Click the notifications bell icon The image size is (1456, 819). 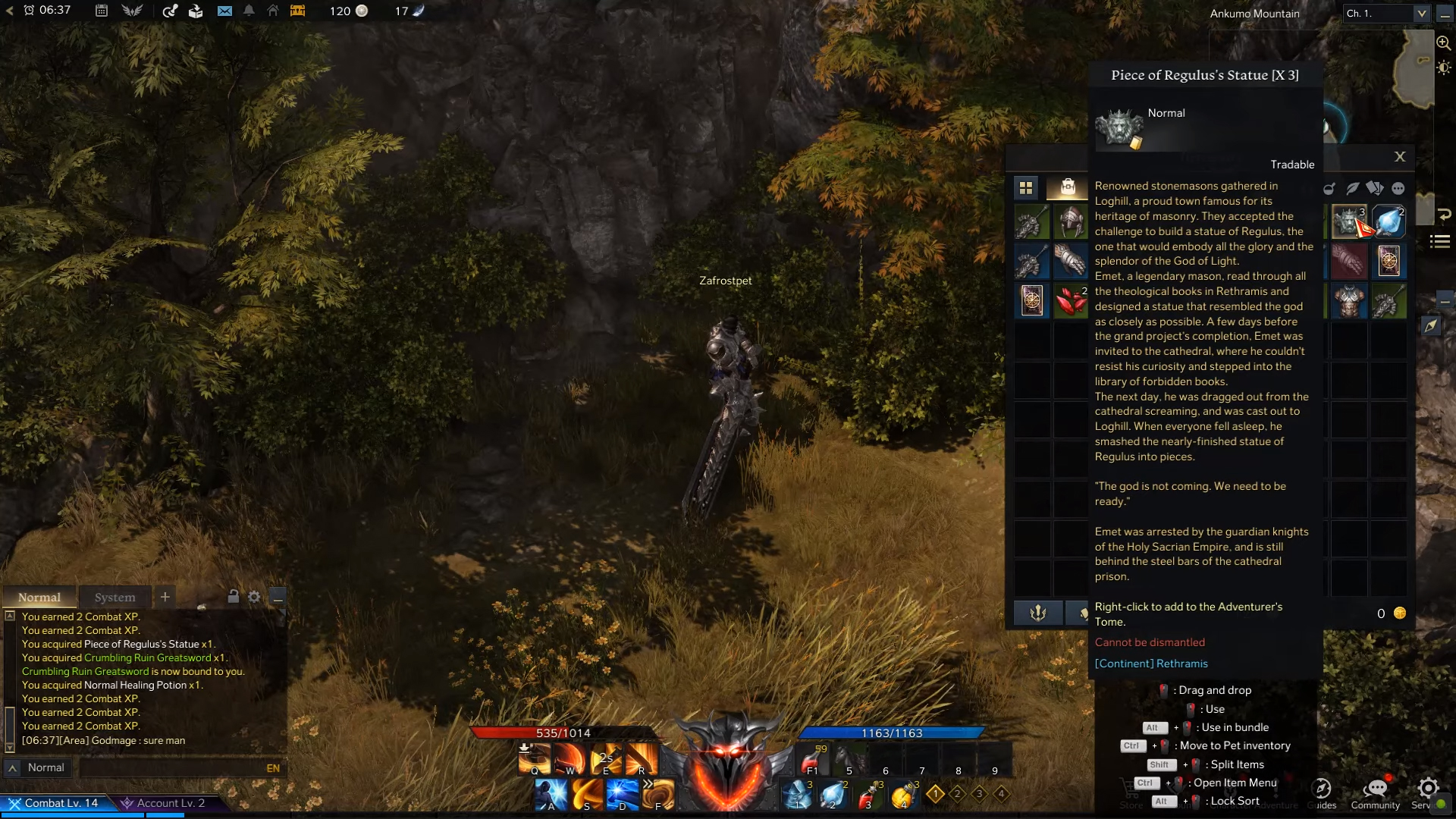pyautogui.click(x=249, y=11)
